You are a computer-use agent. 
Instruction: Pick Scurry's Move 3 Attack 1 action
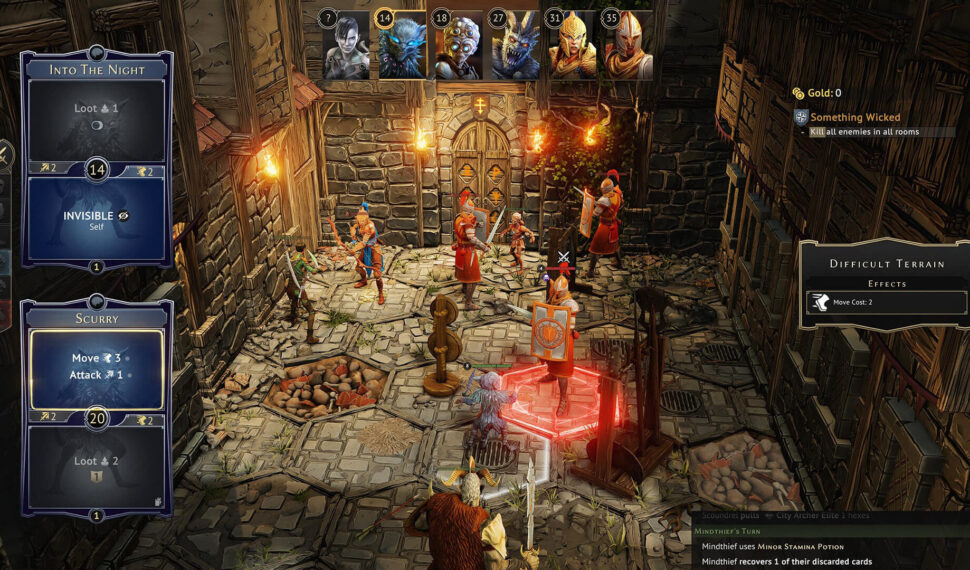98,366
